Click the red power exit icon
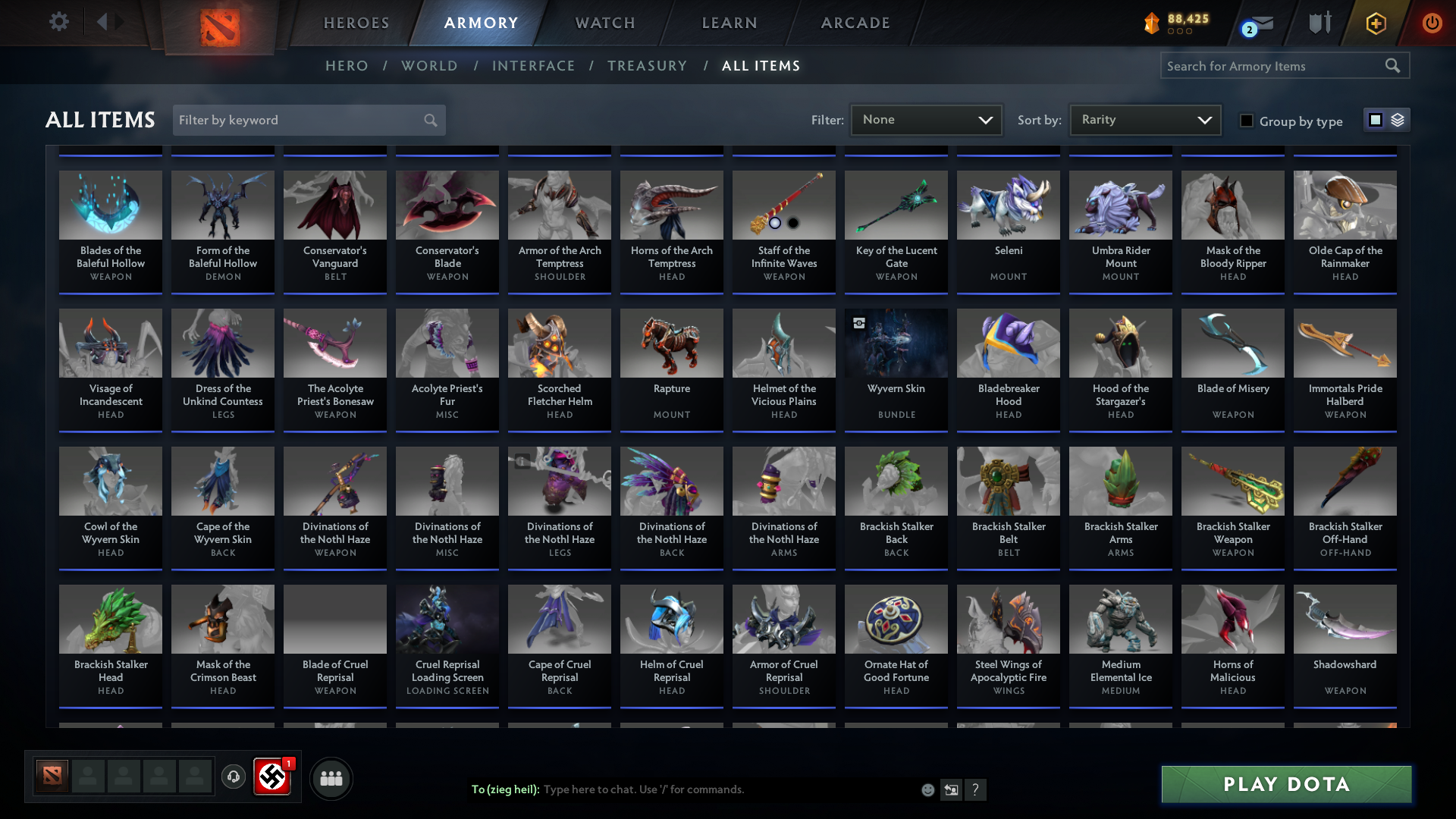This screenshot has width=1456, height=819. point(1432,24)
